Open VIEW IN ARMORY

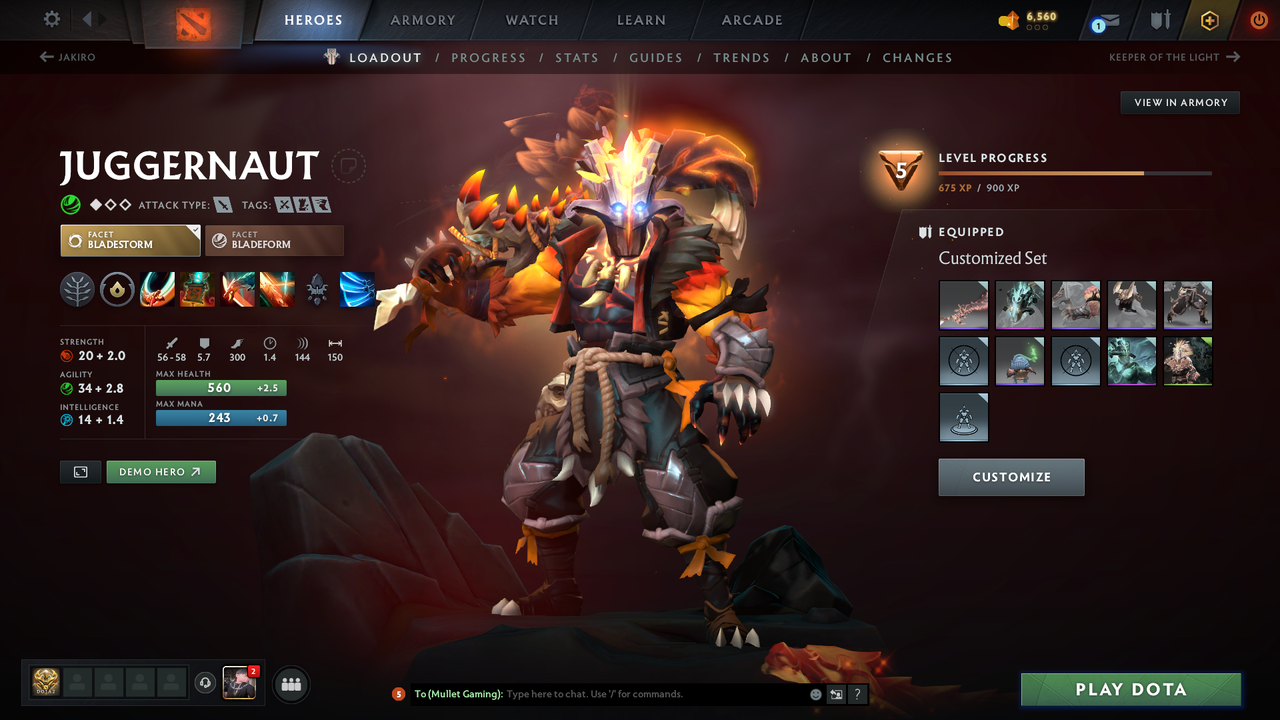tap(1179, 102)
